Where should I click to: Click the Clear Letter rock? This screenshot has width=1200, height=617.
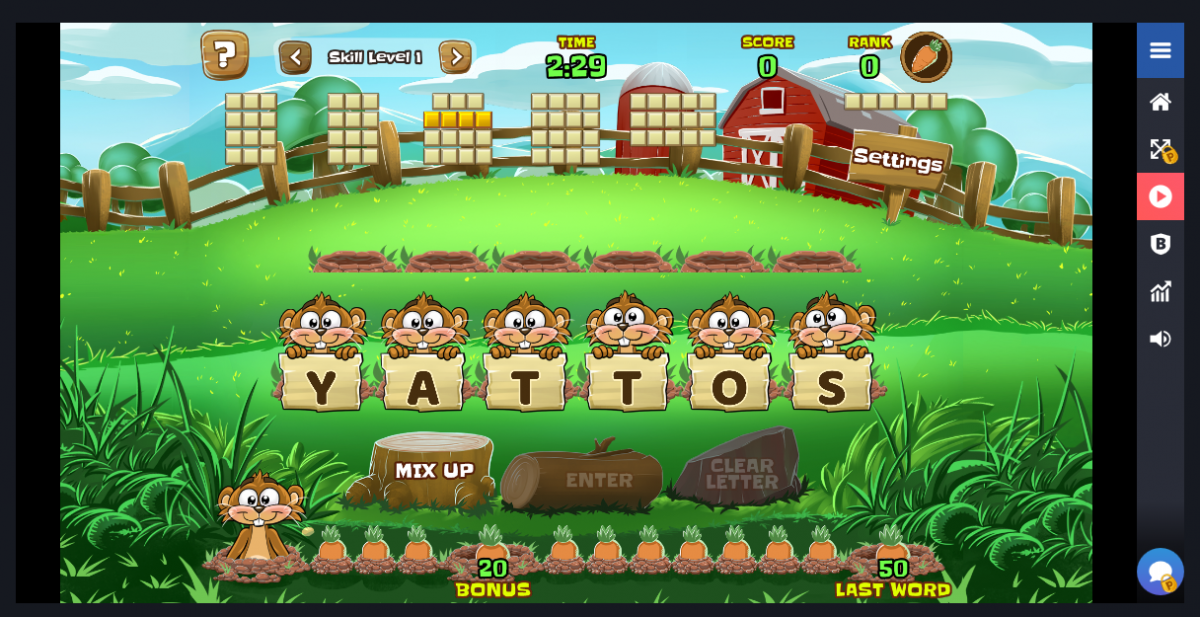[x=741, y=473]
